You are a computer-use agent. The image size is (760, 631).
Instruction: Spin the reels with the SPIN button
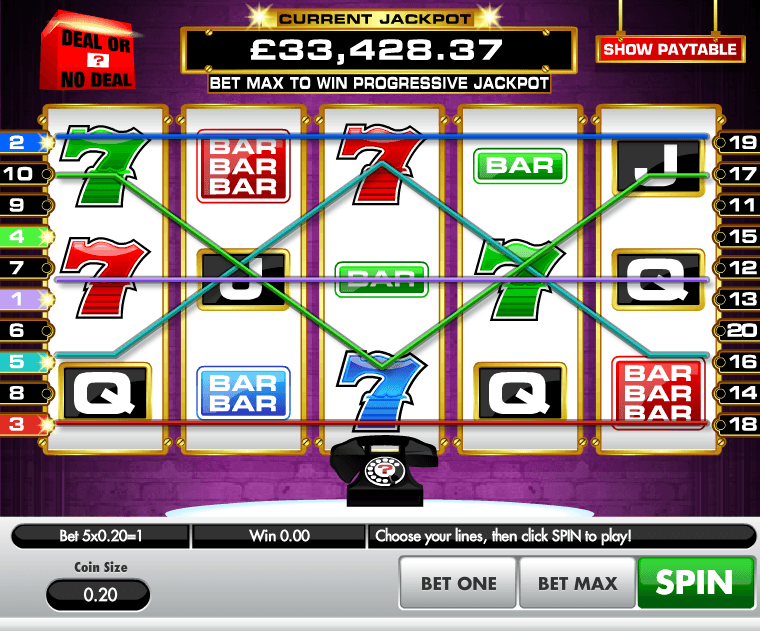pyautogui.click(x=698, y=581)
